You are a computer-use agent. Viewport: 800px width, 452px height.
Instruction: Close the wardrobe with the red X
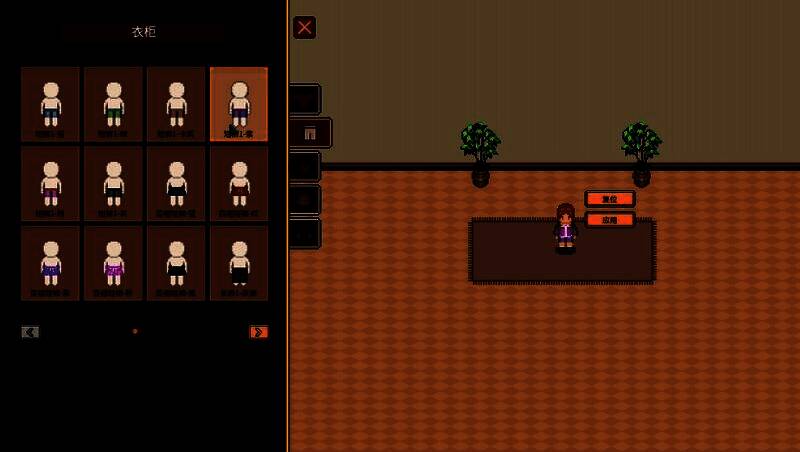pyautogui.click(x=304, y=27)
